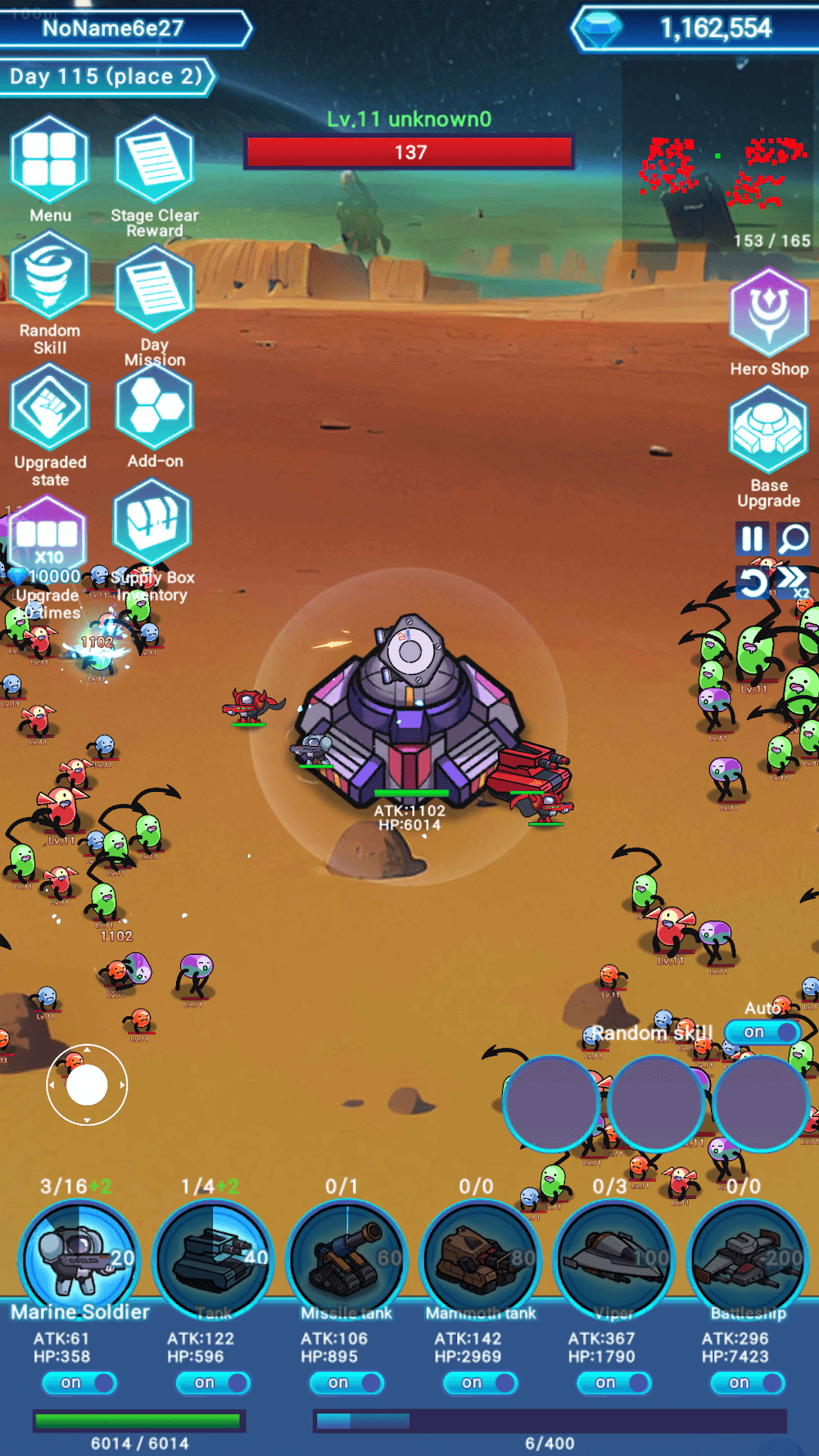This screenshot has height=1456, width=819.
Task: Show the Upgraded state panel
Action: tap(49, 408)
